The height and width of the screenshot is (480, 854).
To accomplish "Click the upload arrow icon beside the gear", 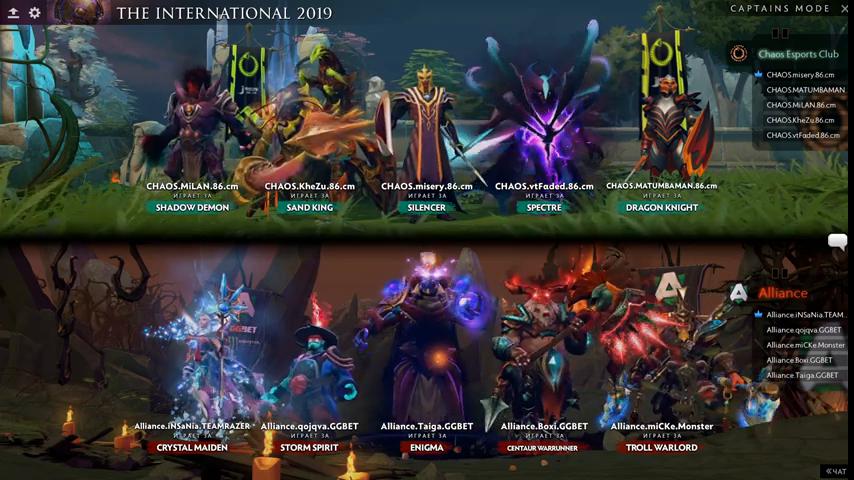I will pos(13,13).
